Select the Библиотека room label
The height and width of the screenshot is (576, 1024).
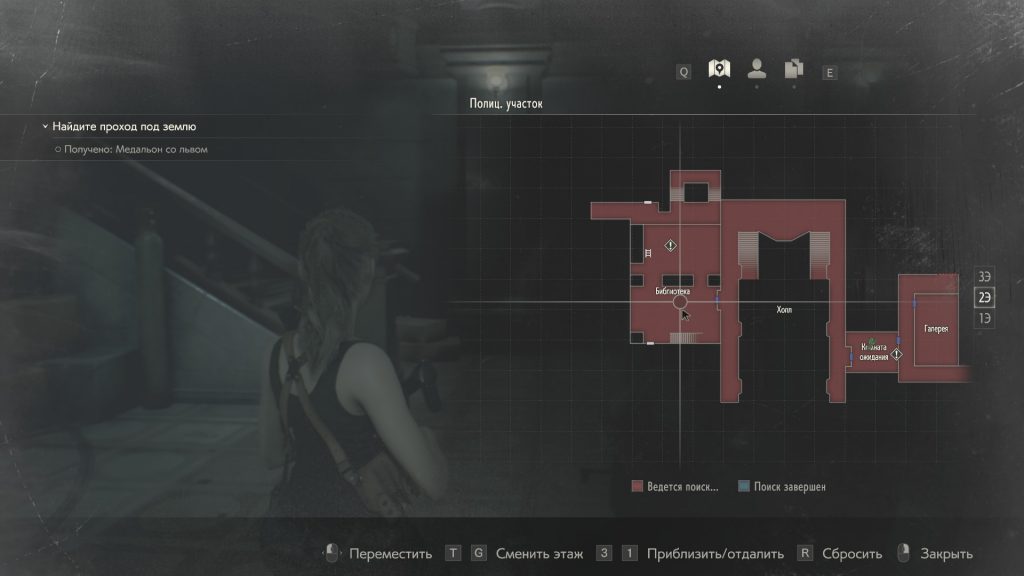[672, 291]
